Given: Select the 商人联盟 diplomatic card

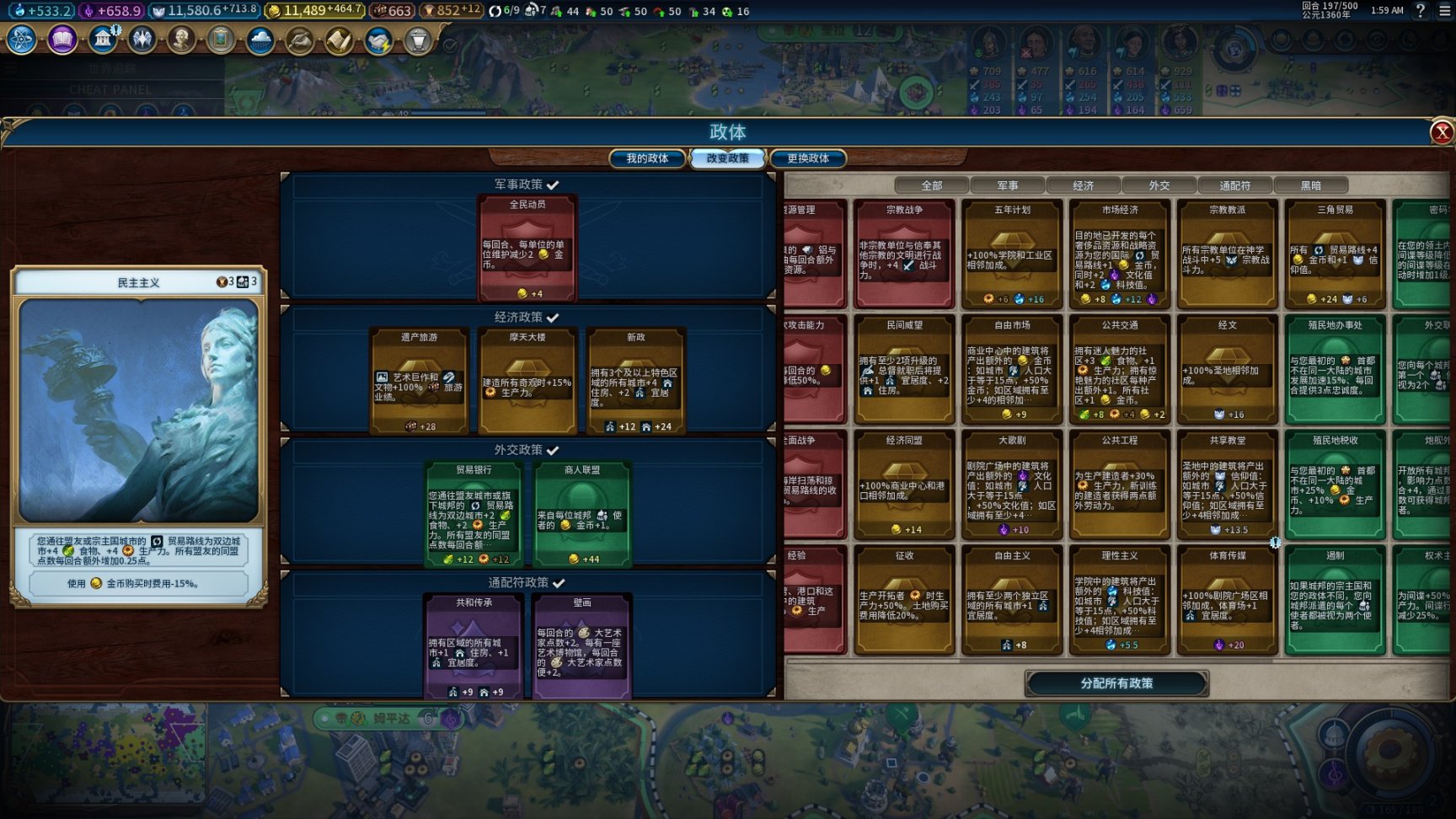Looking at the screenshot, I should tap(582, 514).
